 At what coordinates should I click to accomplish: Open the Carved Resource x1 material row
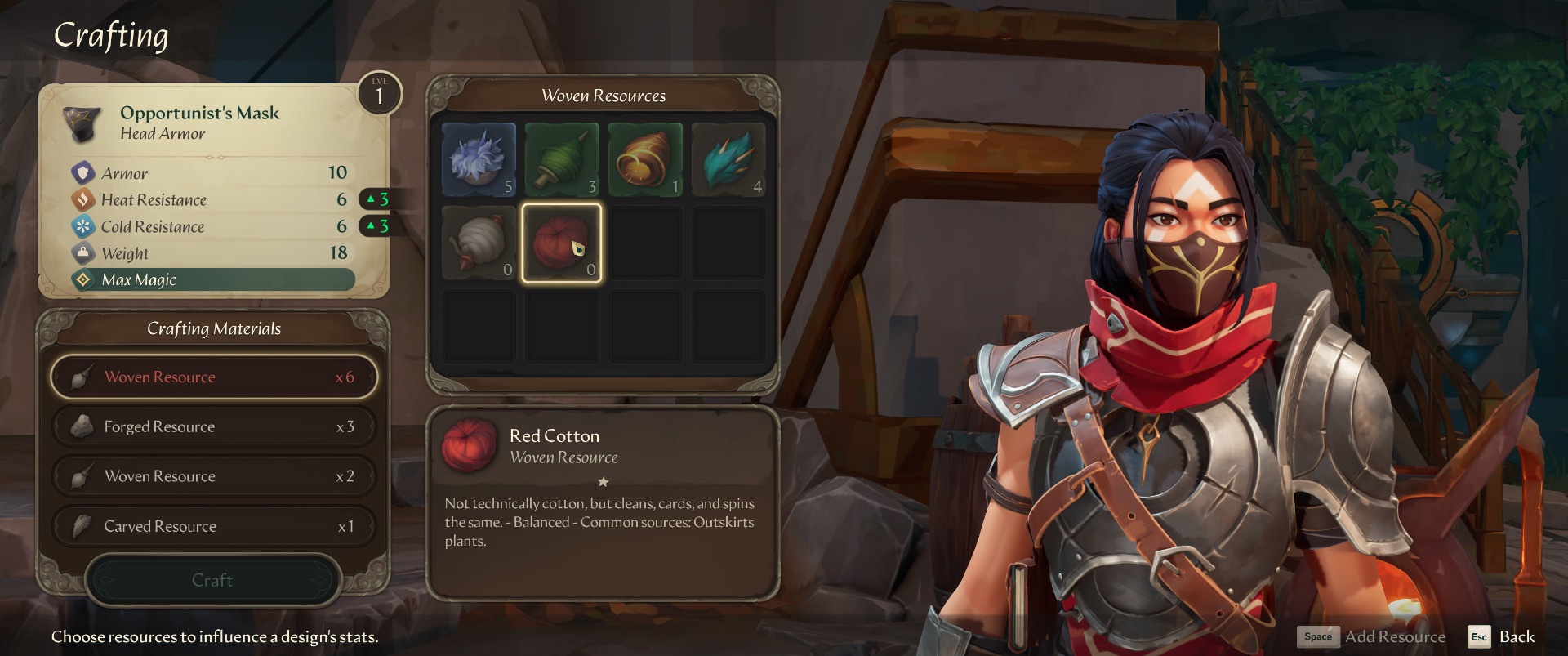[214, 527]
